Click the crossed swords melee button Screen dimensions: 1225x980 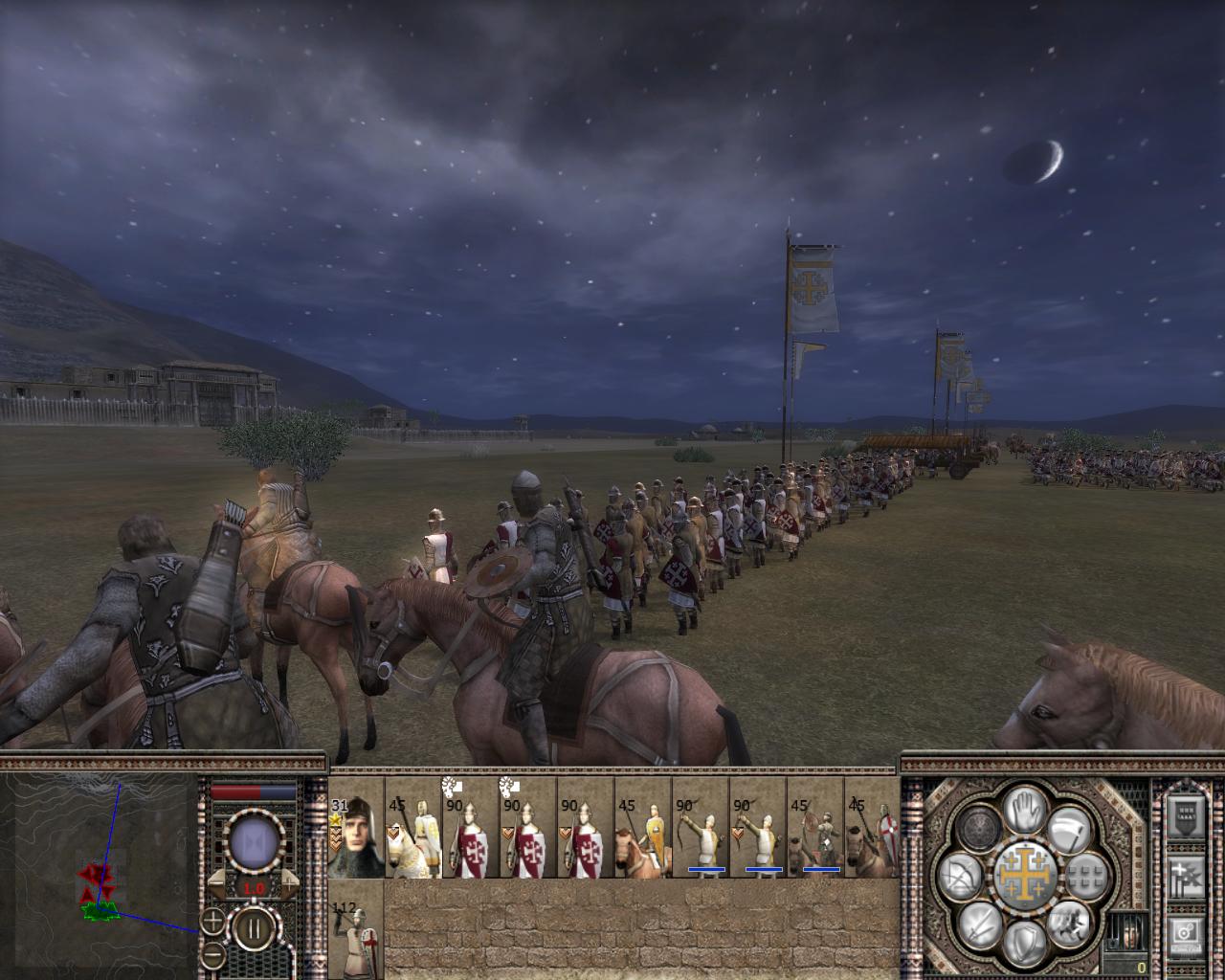[981, 924]
